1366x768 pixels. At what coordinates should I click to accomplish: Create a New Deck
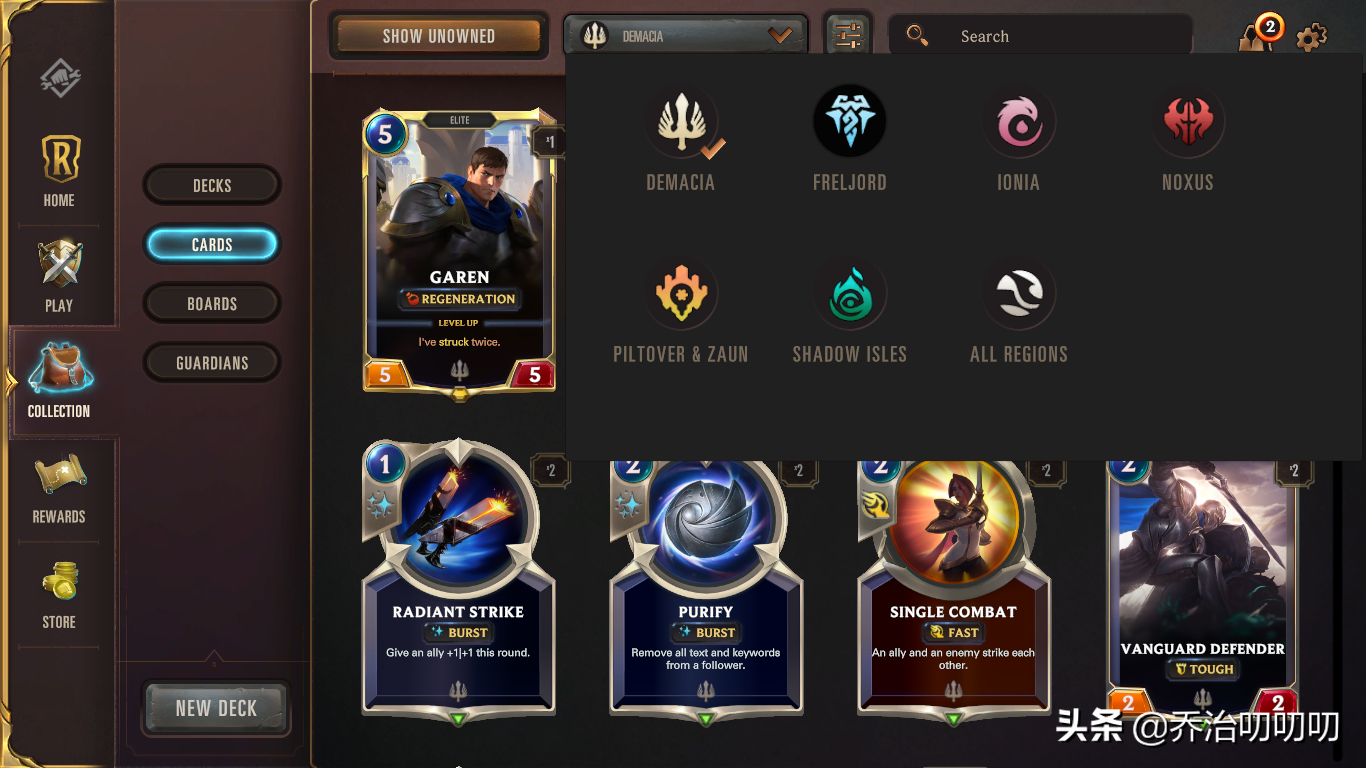coord(216,708)
